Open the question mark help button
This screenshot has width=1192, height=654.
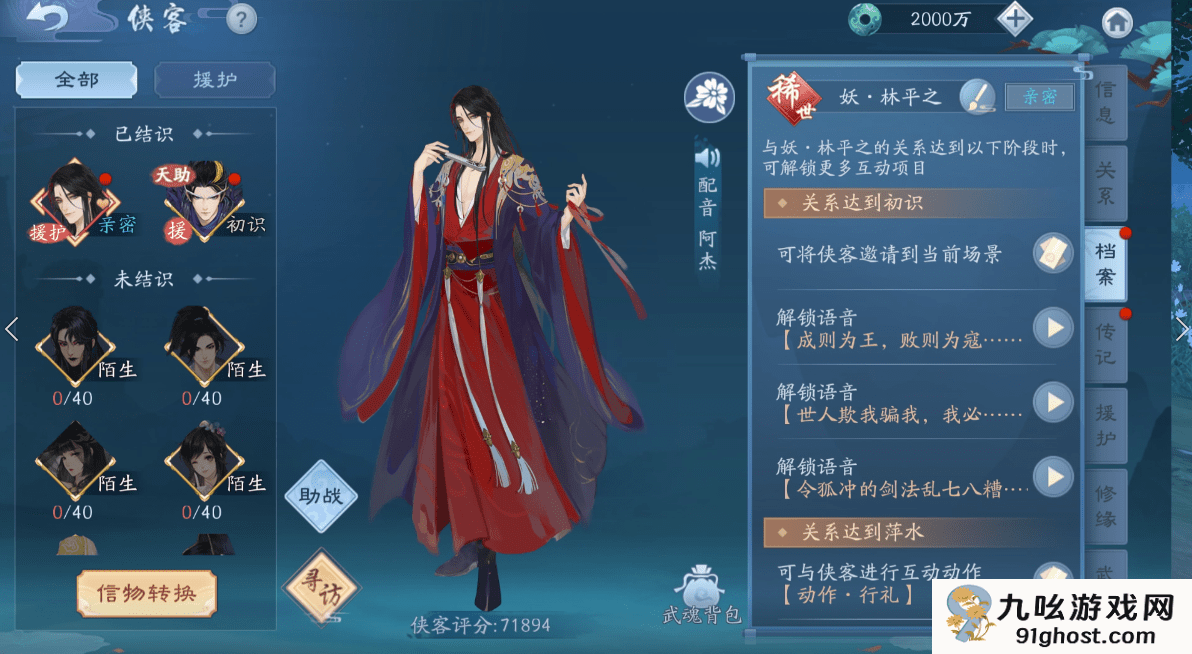tap(241, 18)
